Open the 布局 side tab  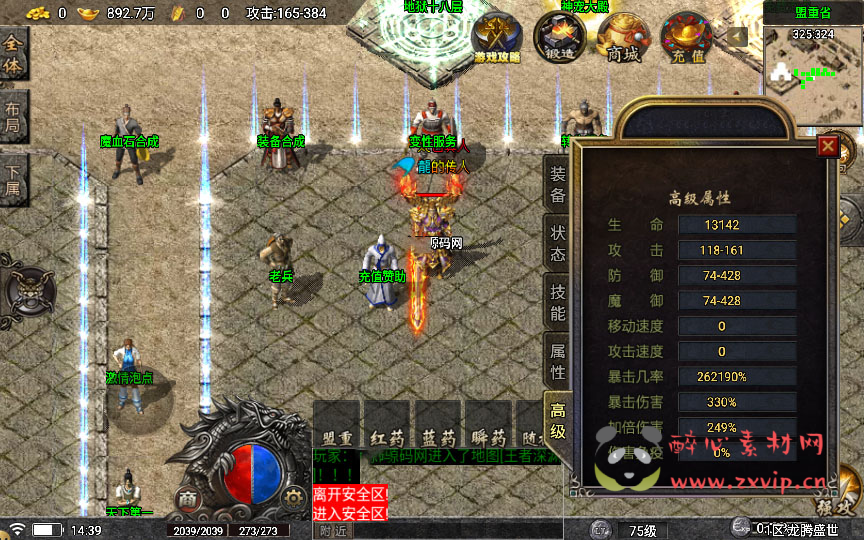coord(13,118)
